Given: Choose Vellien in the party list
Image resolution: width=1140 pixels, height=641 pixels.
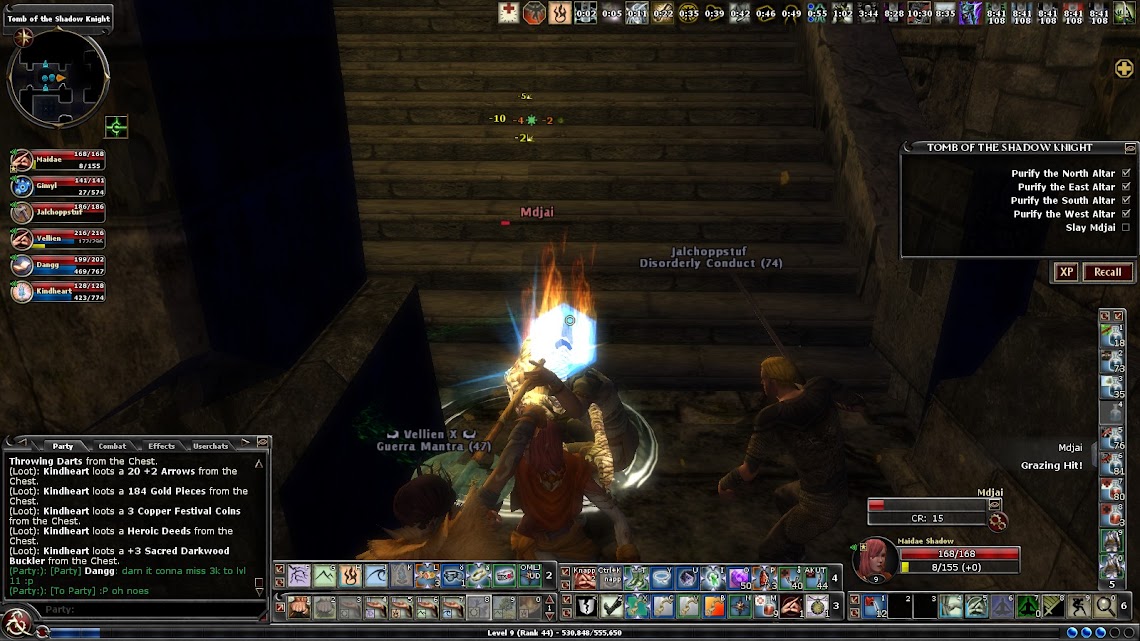Looking at the screenshot, I should tap(22, 239).
